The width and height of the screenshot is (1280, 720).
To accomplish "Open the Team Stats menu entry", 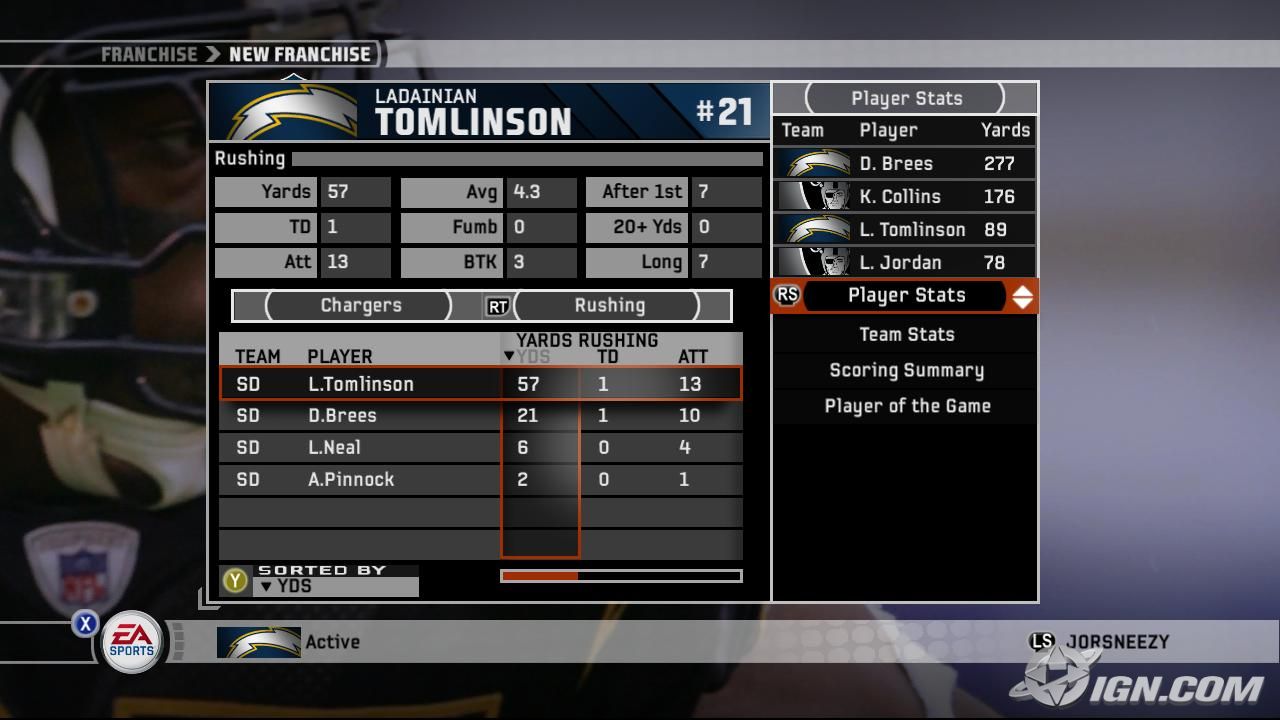I will tap(906, 334).
